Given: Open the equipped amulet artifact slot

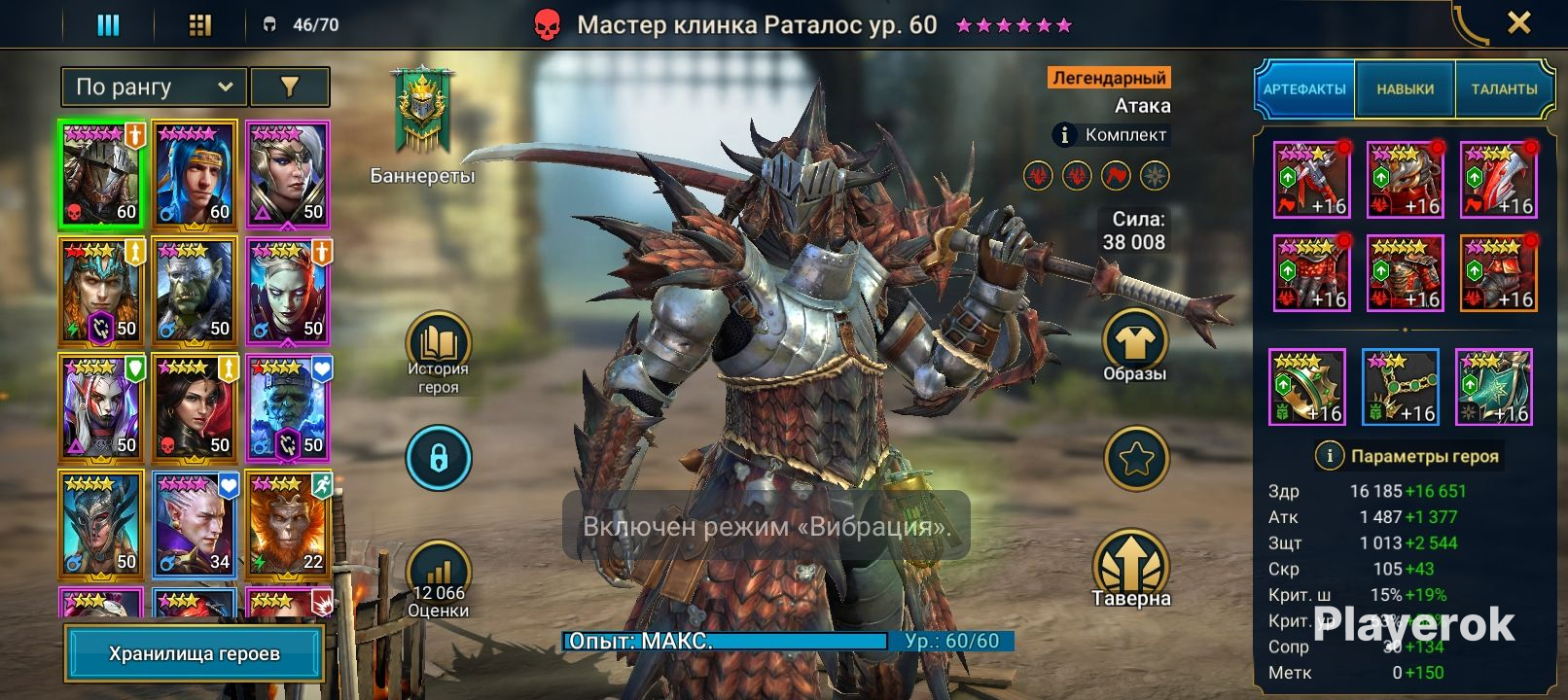Looking at the screenshot, I should pyautogui.click(x=1401, y=387).
